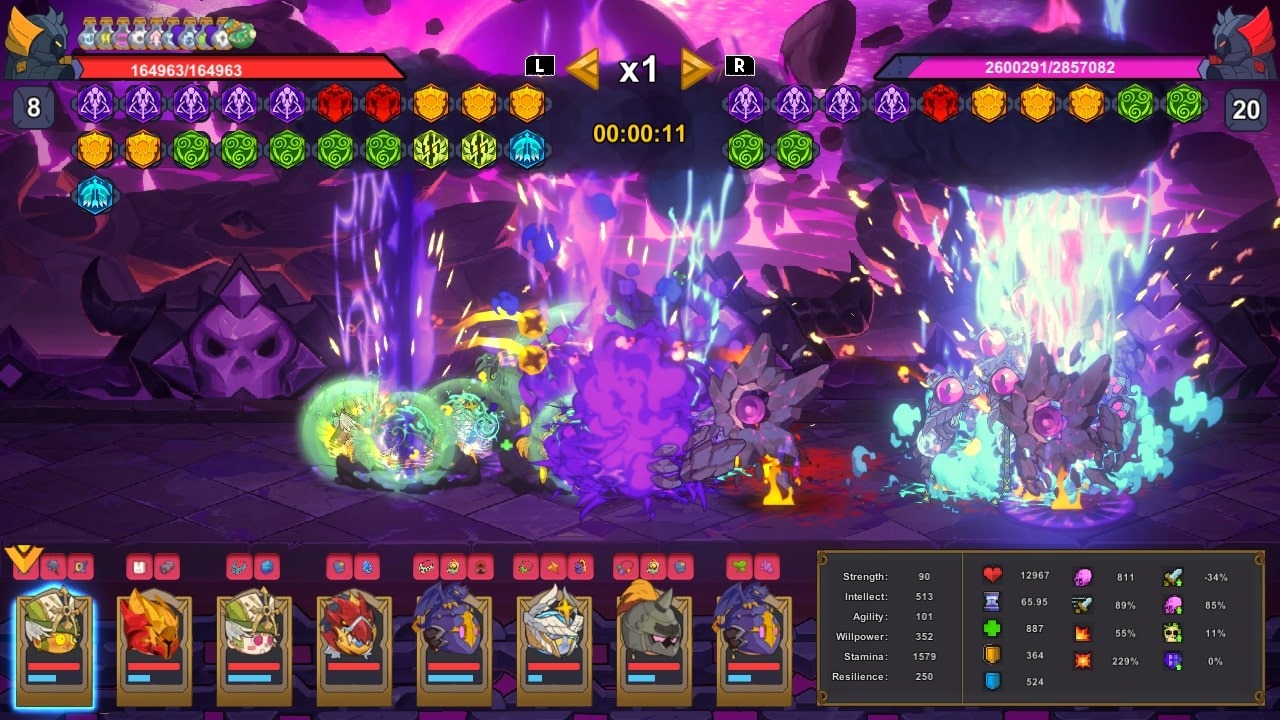
Task: Click a red buff hex under the player health bar
Action: tap(333, 104)
